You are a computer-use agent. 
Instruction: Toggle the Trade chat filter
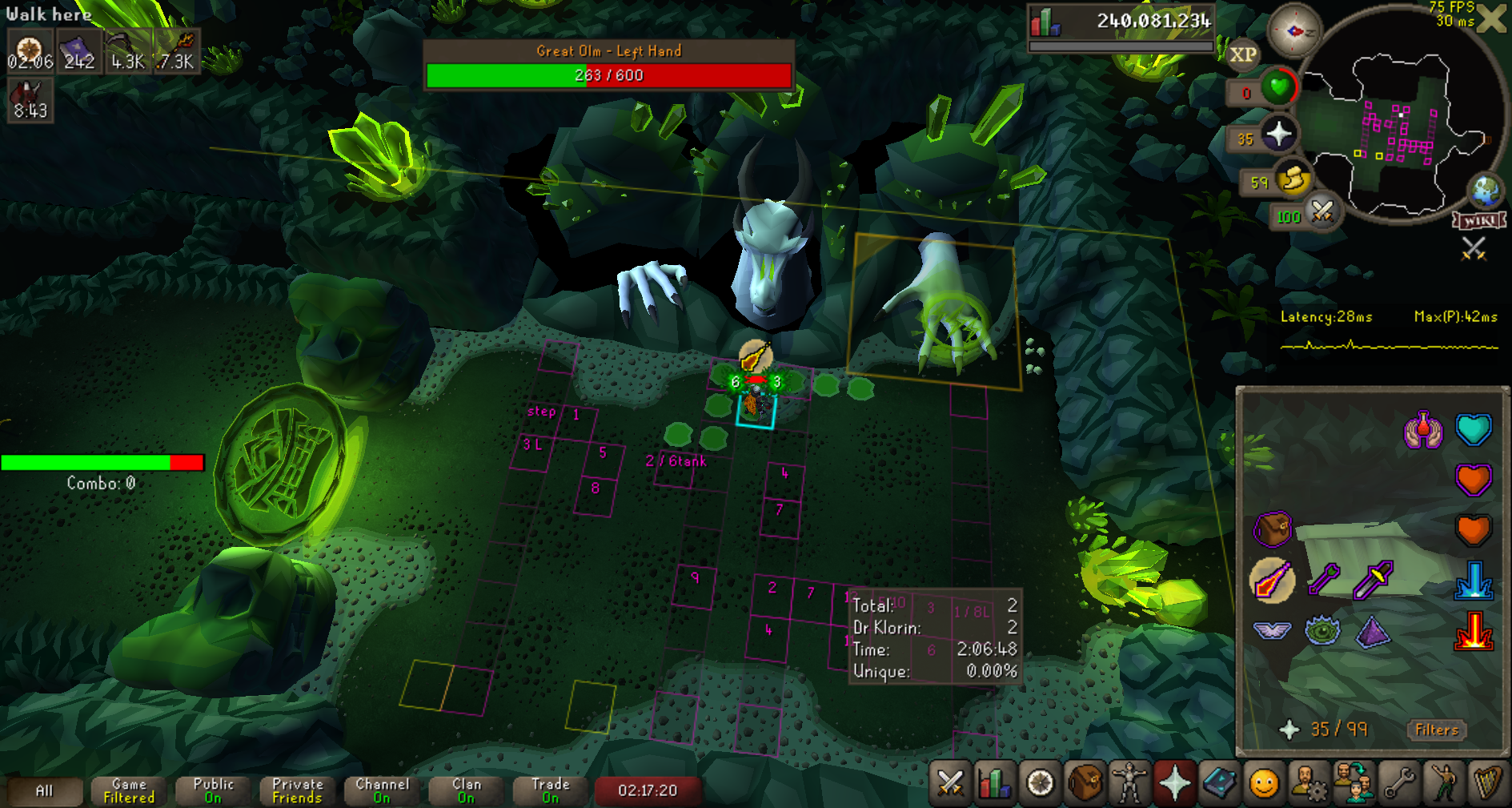[551, 790]
